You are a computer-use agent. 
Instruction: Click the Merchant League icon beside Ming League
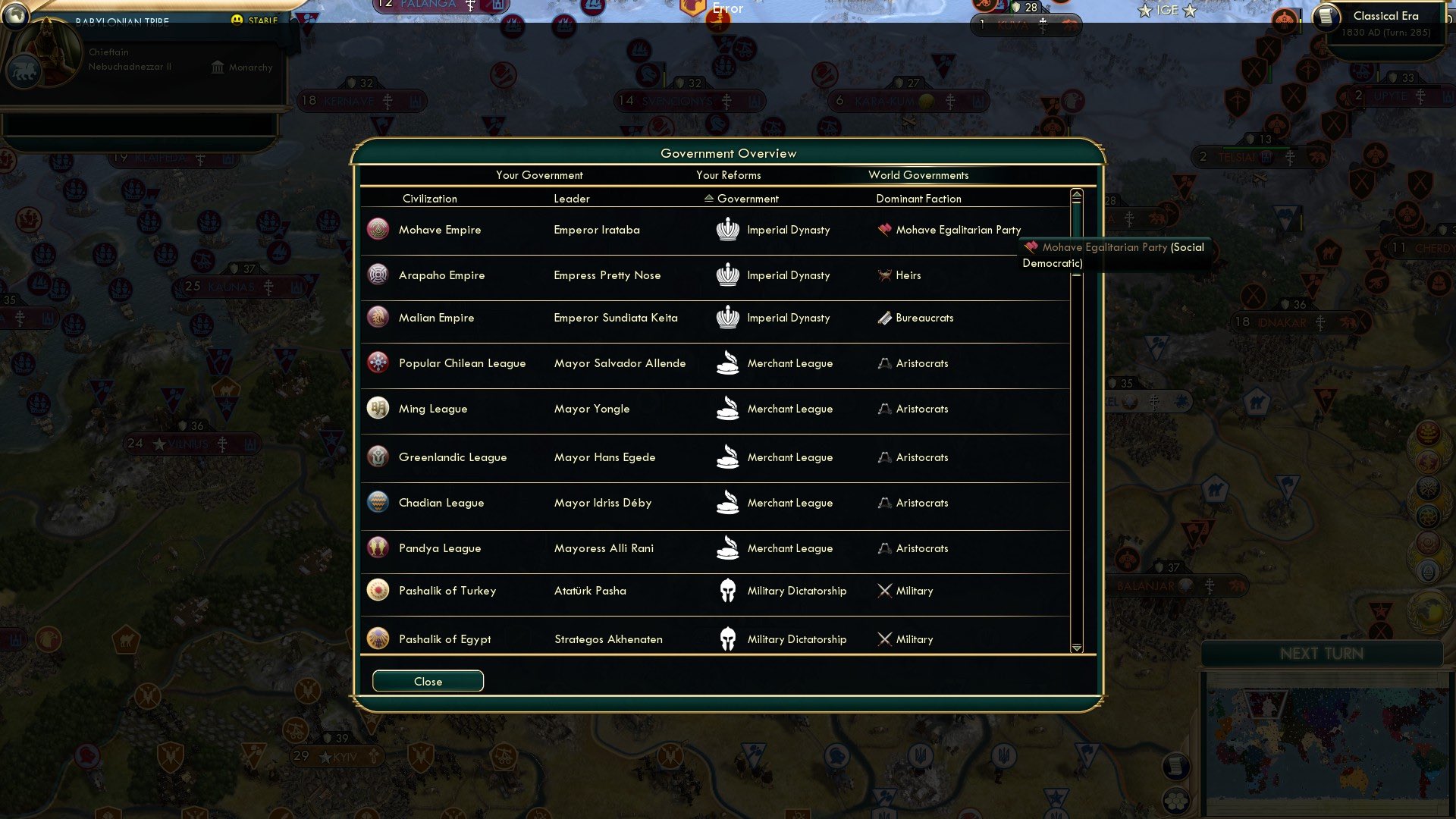[729, 409]
